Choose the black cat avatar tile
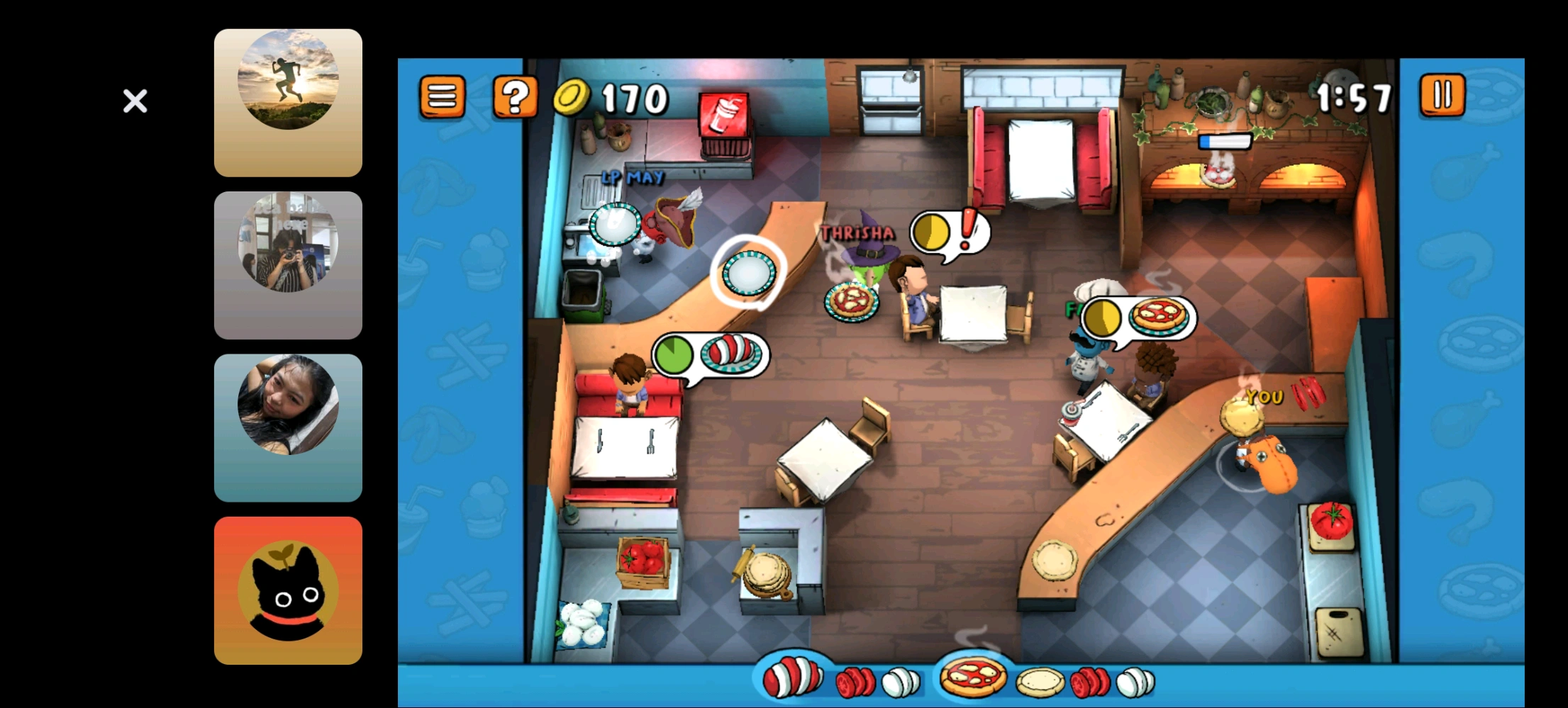The width and height of the screenshot is (1568, 708). [x=288, y=590]
